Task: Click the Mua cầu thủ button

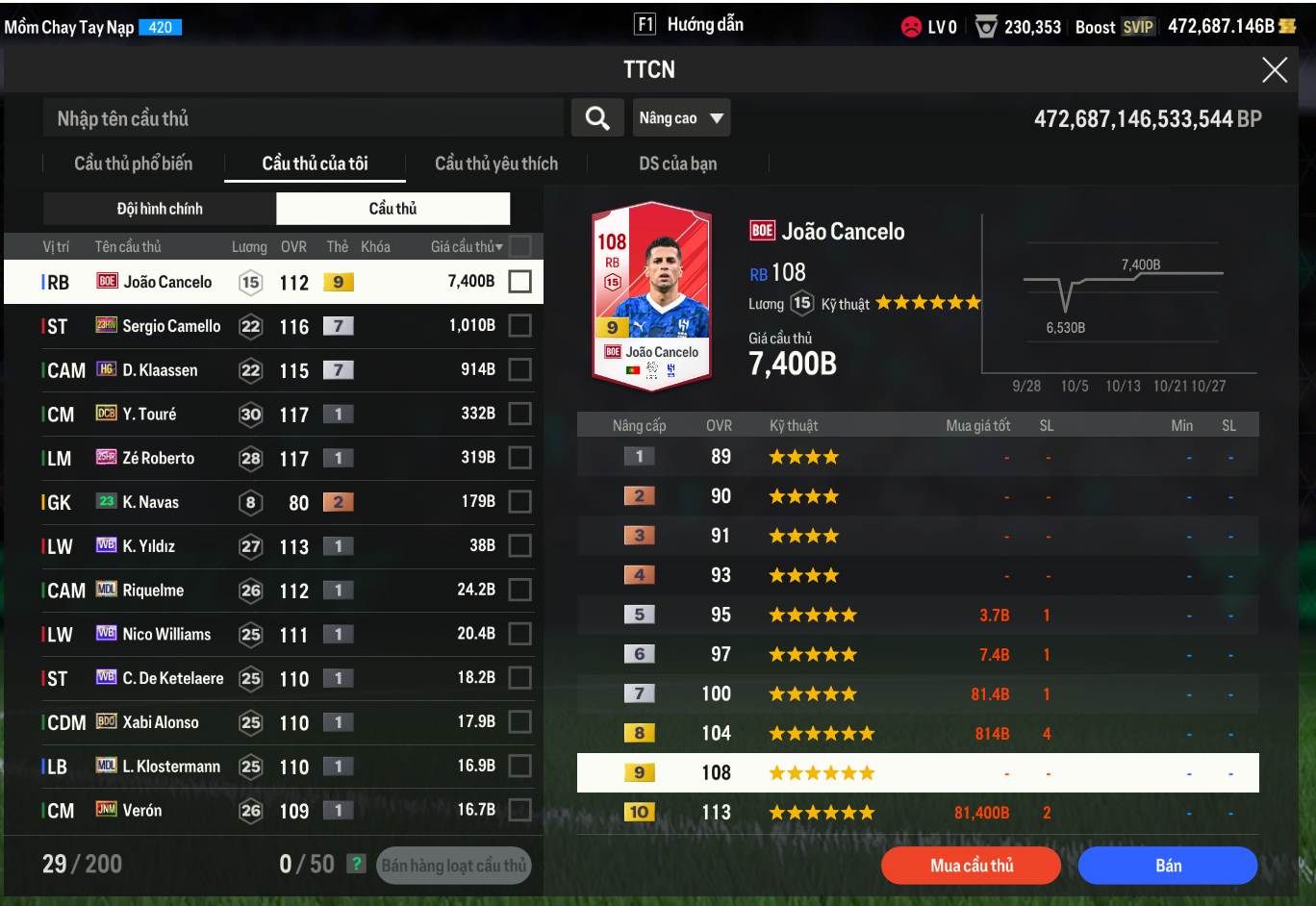Action: (971, 866)
